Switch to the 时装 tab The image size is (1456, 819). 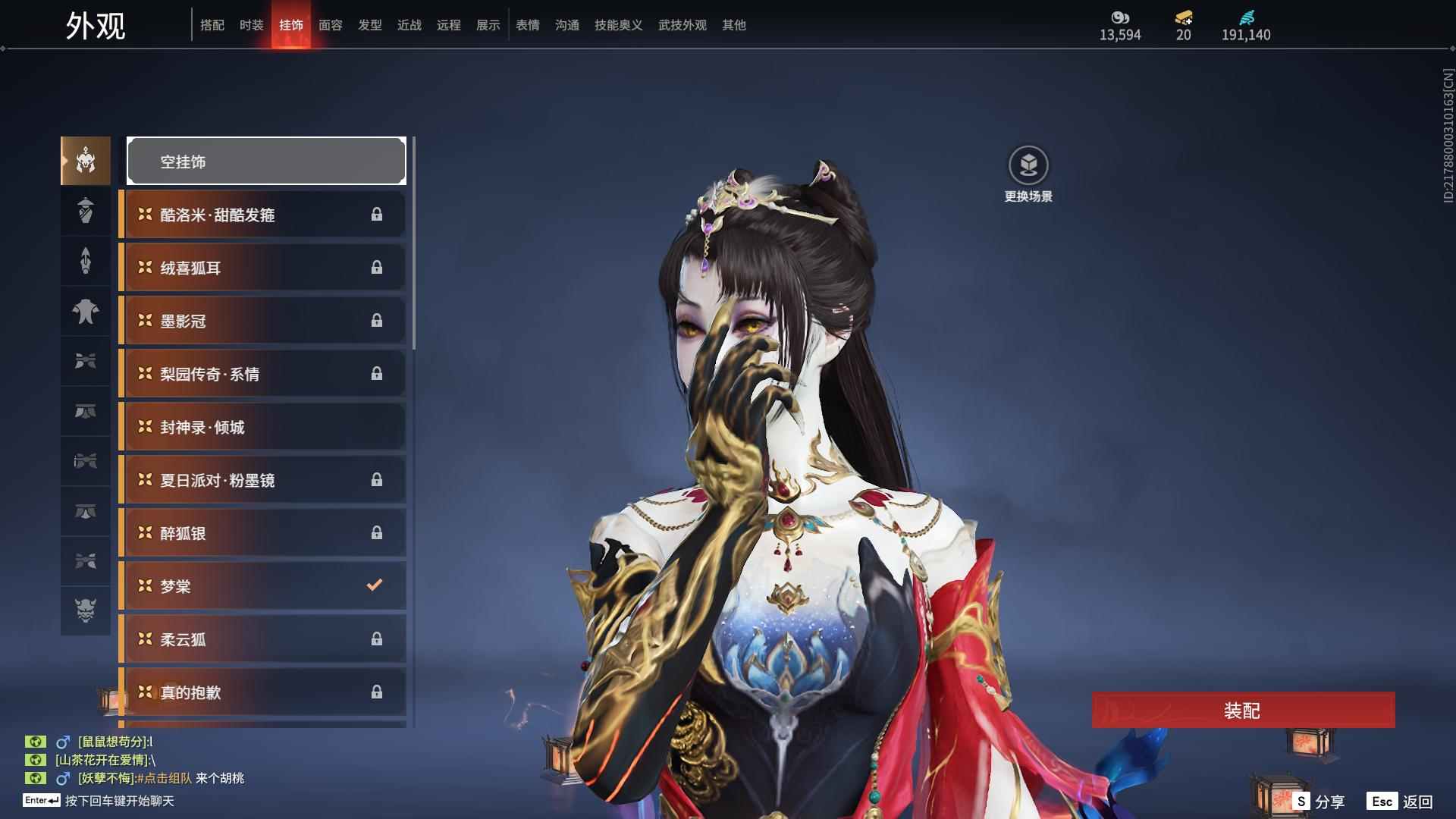coord(251,25)
